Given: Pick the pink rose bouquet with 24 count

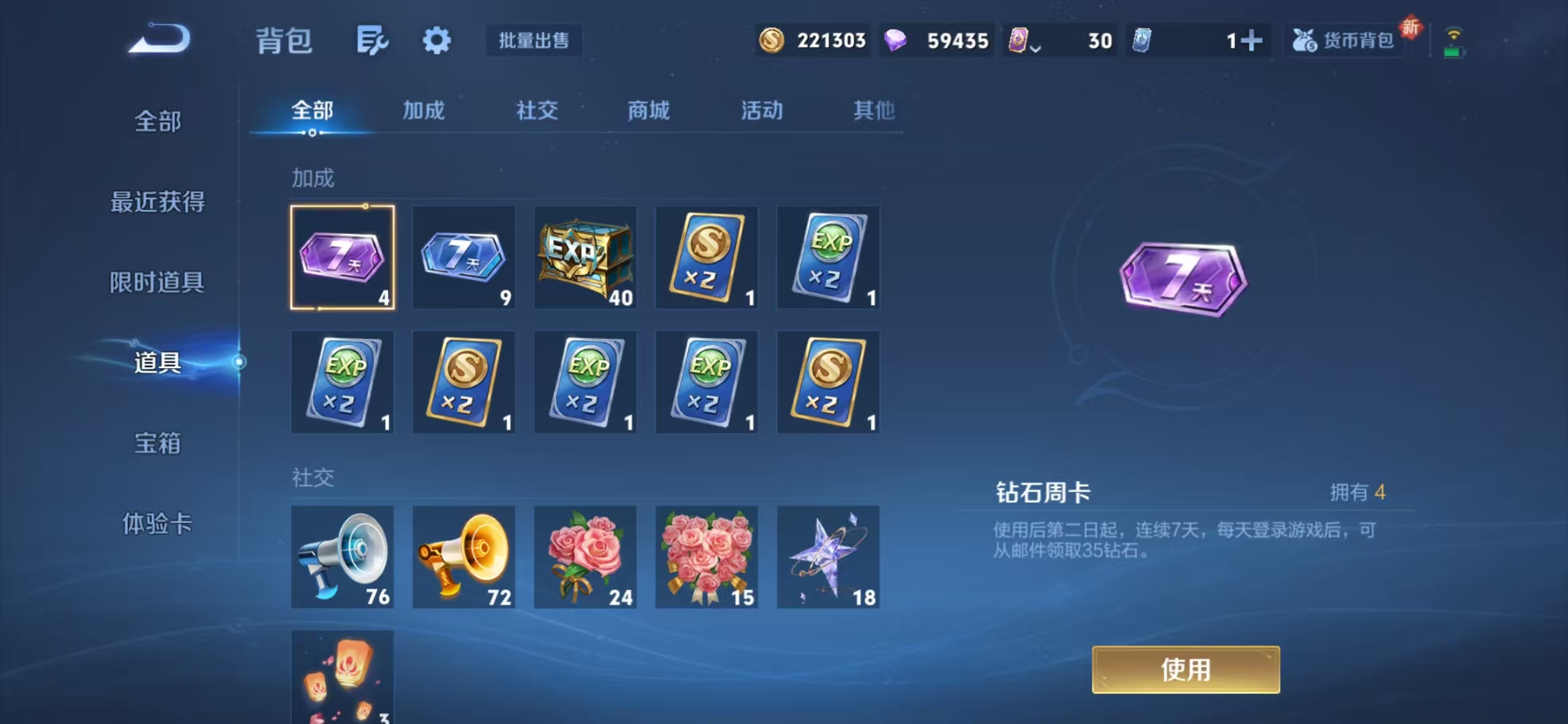Looking at the screenshot, I should tap(585, 556).
